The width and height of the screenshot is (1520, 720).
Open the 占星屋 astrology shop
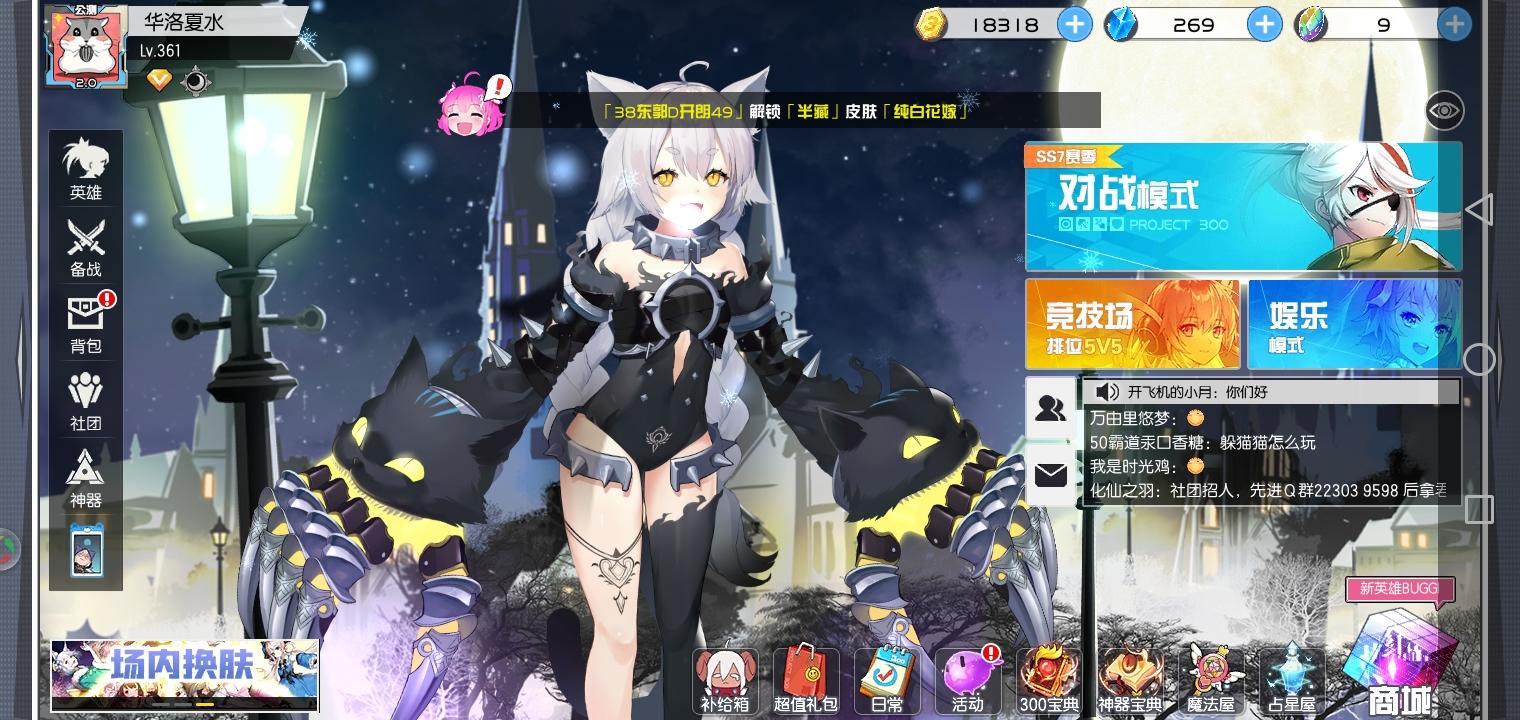click(1291, 682)
